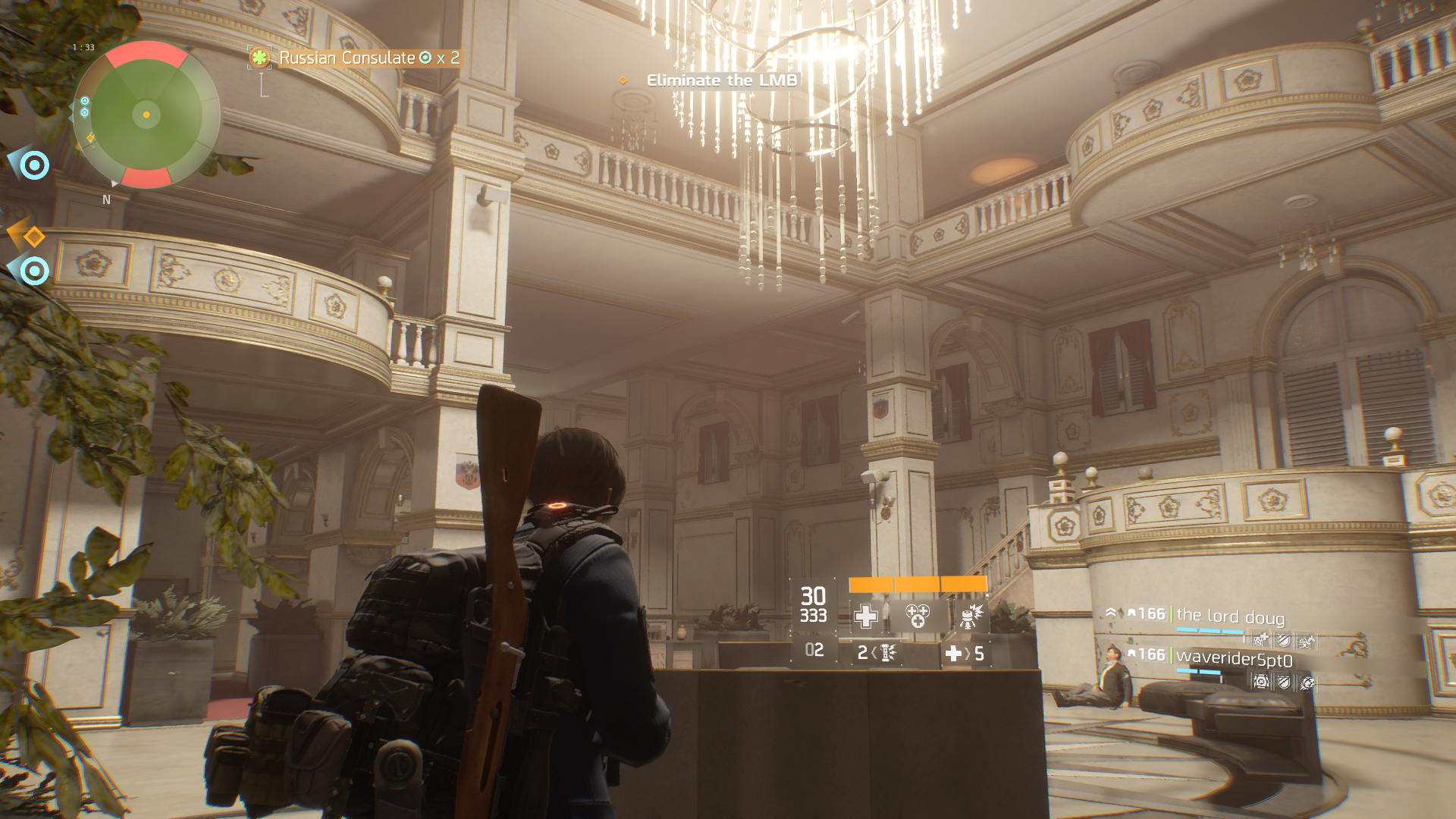Click the orange diamond objective marker
Viewport: 1456px width, 819px height.
point(33,237)
